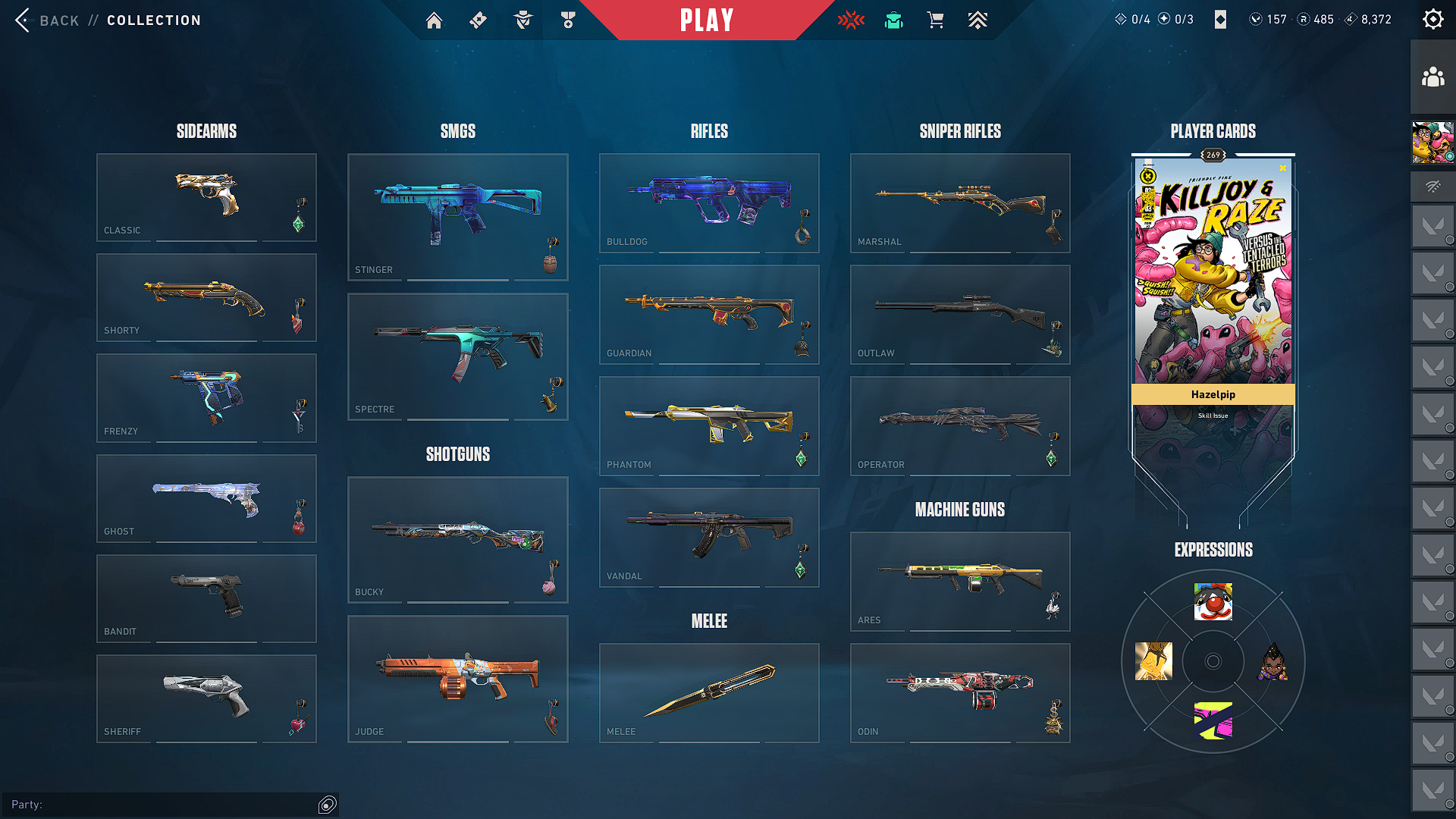This screenshot has height=819, width=1456.
Task: Select the Odin machine gun tile
Action: [960, 692]
